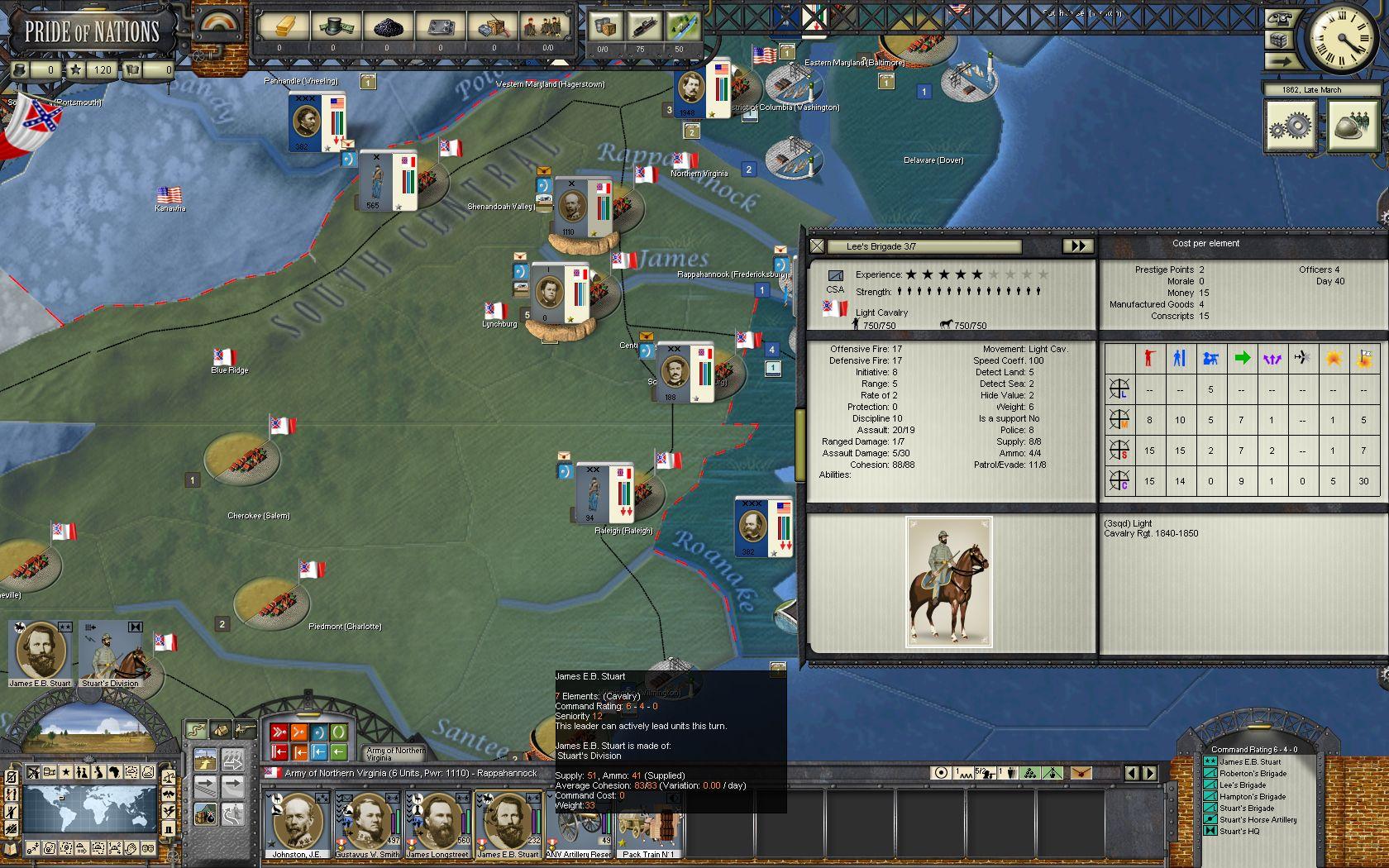Select James Longstreet's portrait in the army bar
This screenshot has height=868, width=1389.
438,823
